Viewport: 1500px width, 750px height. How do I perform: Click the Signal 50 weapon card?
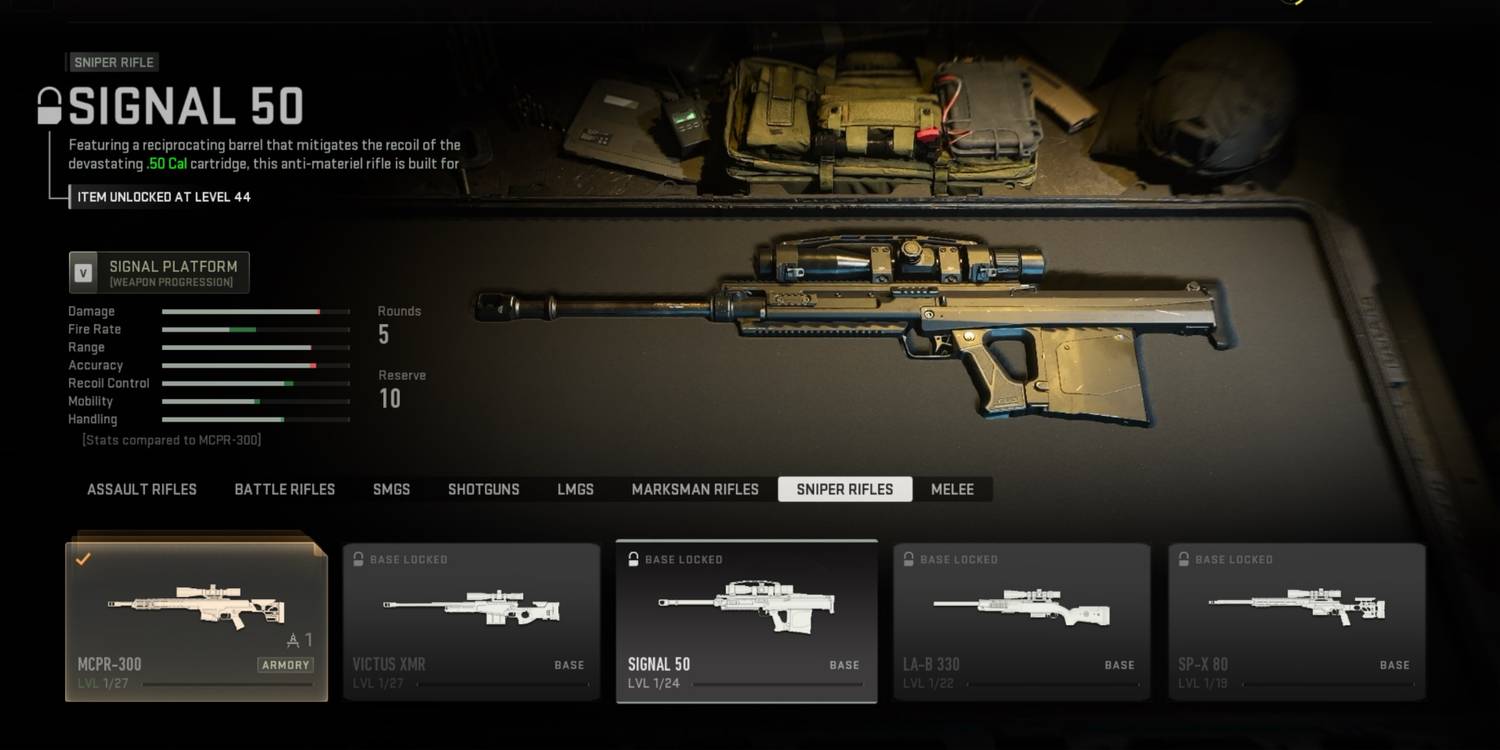coord(746,621)
